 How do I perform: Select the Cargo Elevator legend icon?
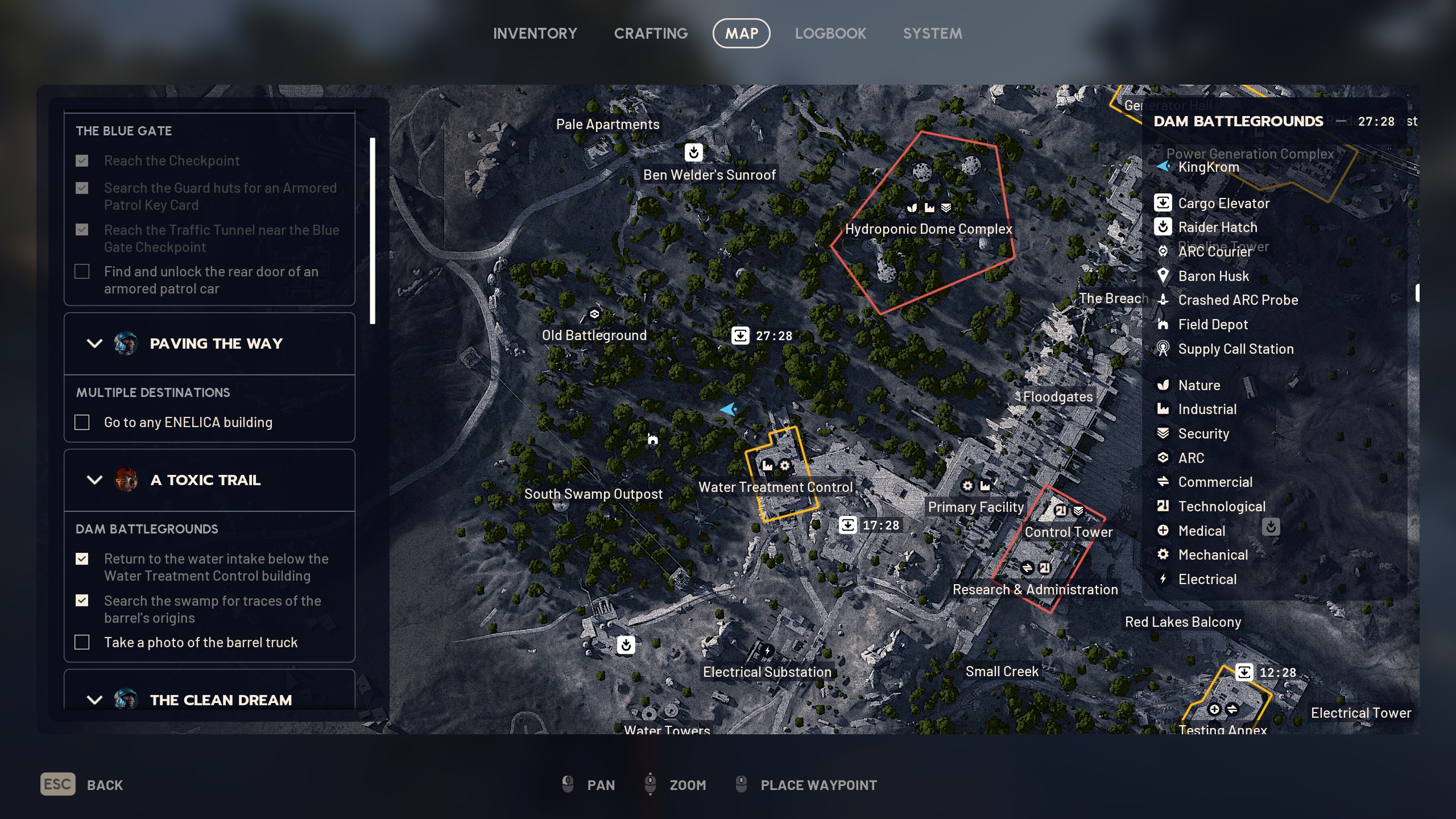click(1163, 203)
